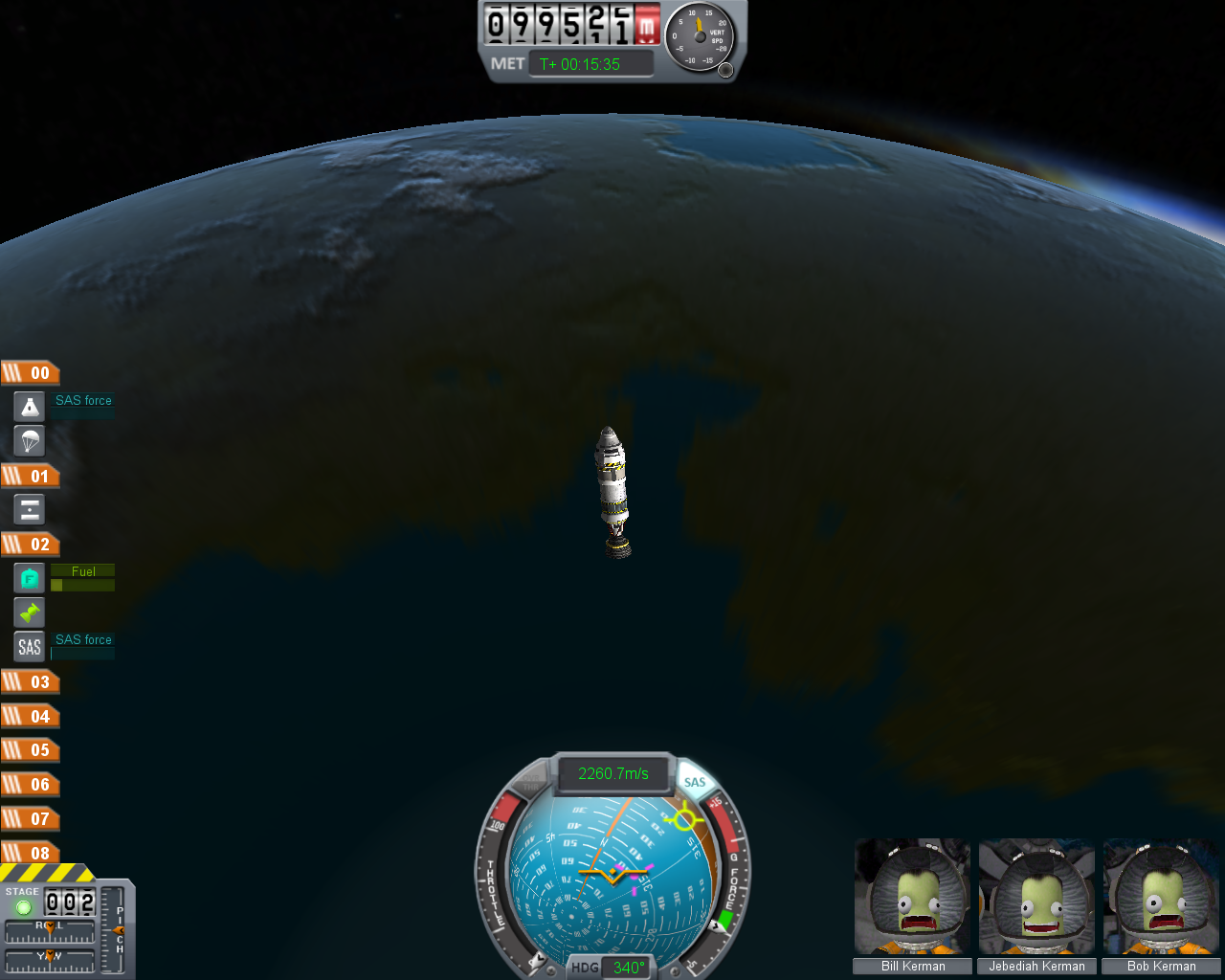Select the parachute icon in Stage 00

coord(30,440)
